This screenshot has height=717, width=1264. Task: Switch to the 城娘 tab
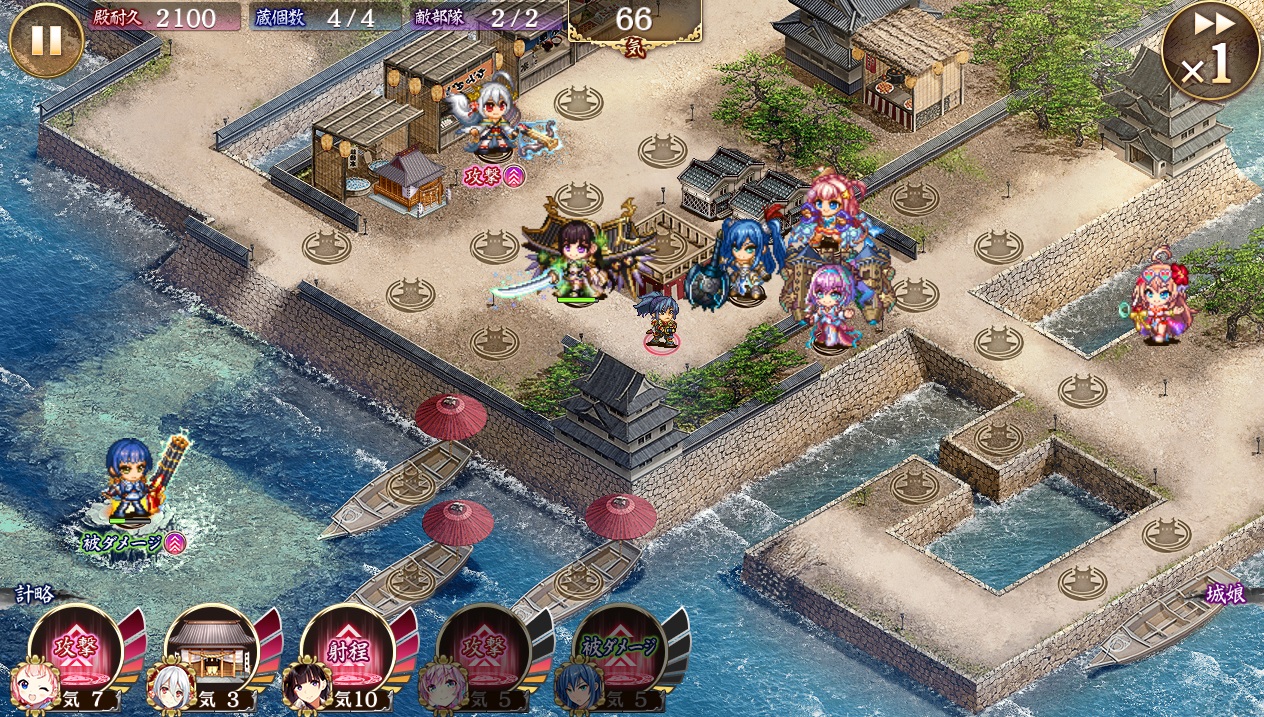click(x=1225, y=594)
